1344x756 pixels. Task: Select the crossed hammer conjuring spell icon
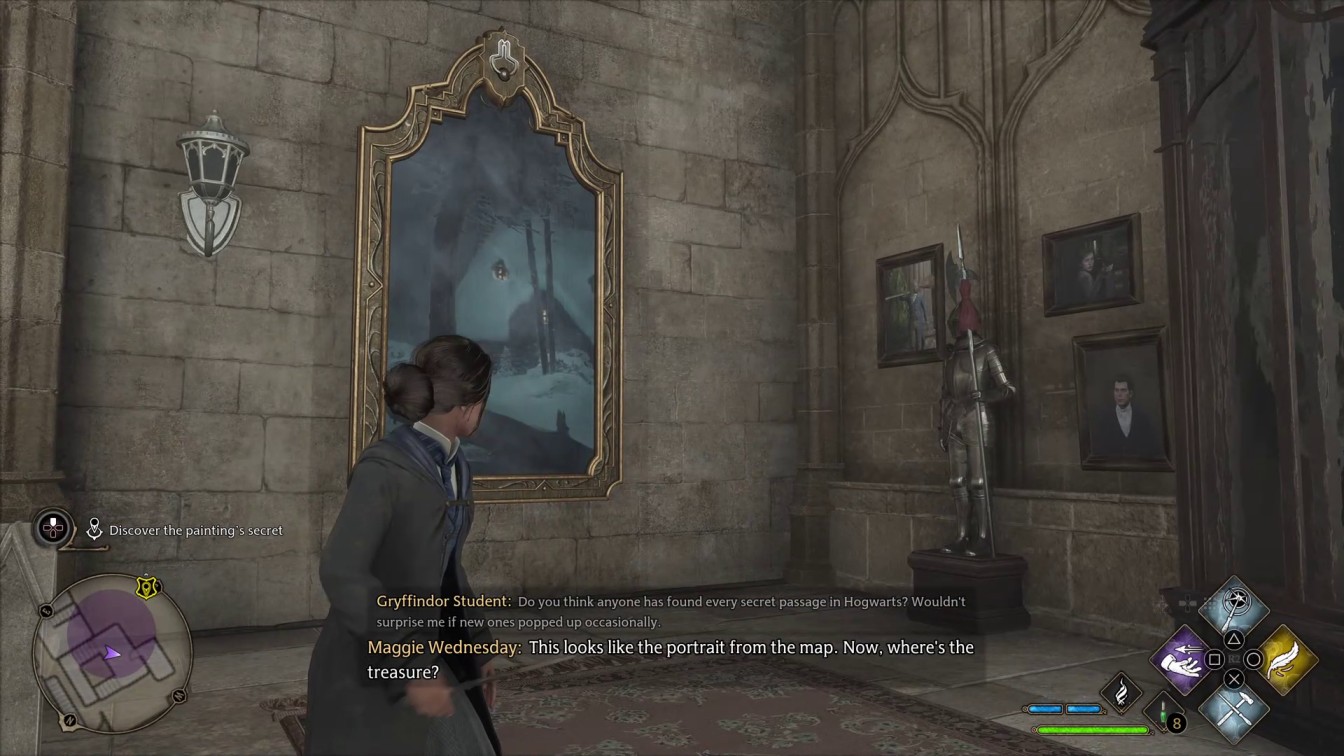tap(1233, 712)
